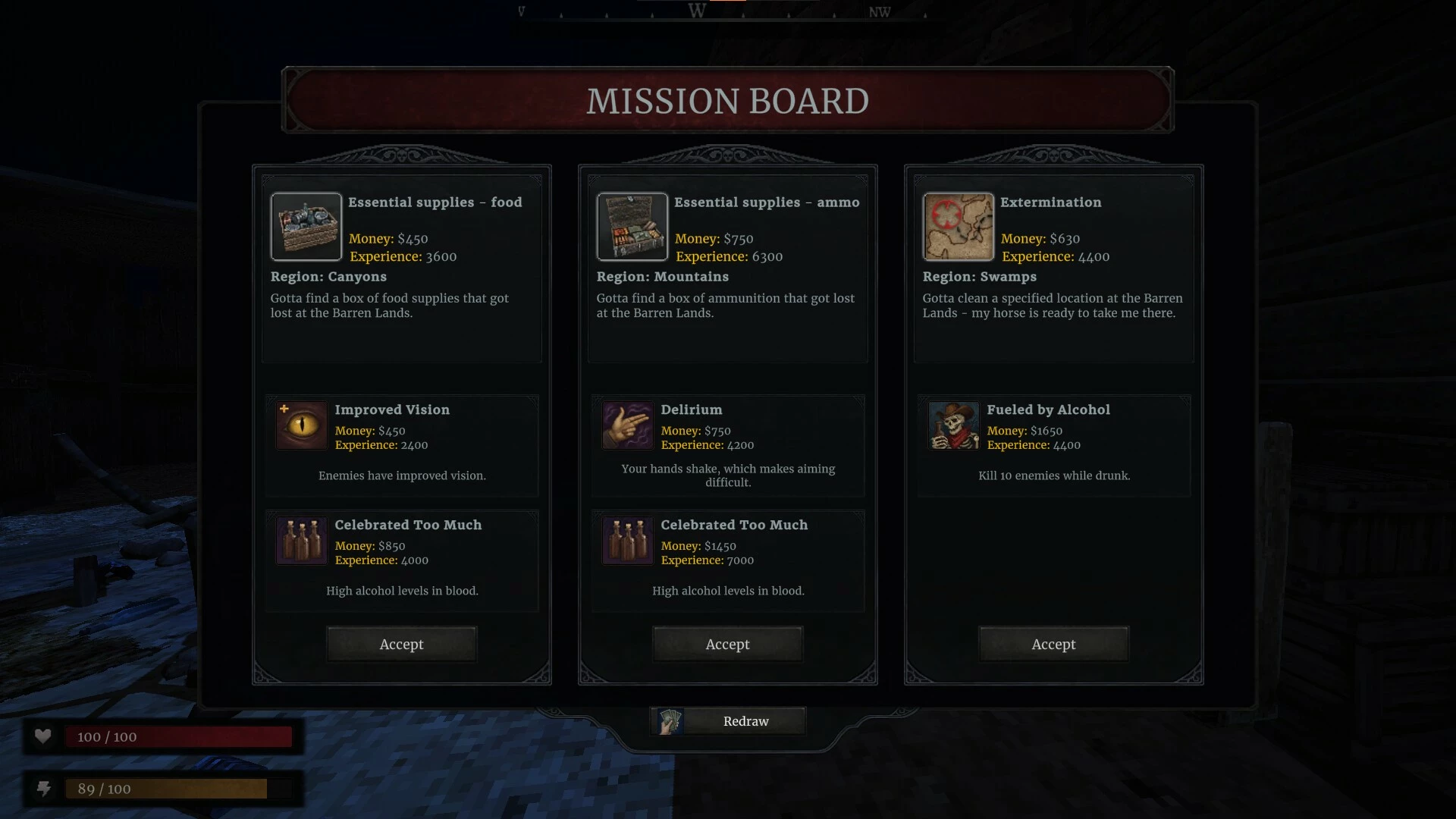Image resolution: width=1456 pixels, height=819 pixels.
Task: Accept the Essential supplies food mission
Action: 401,644
